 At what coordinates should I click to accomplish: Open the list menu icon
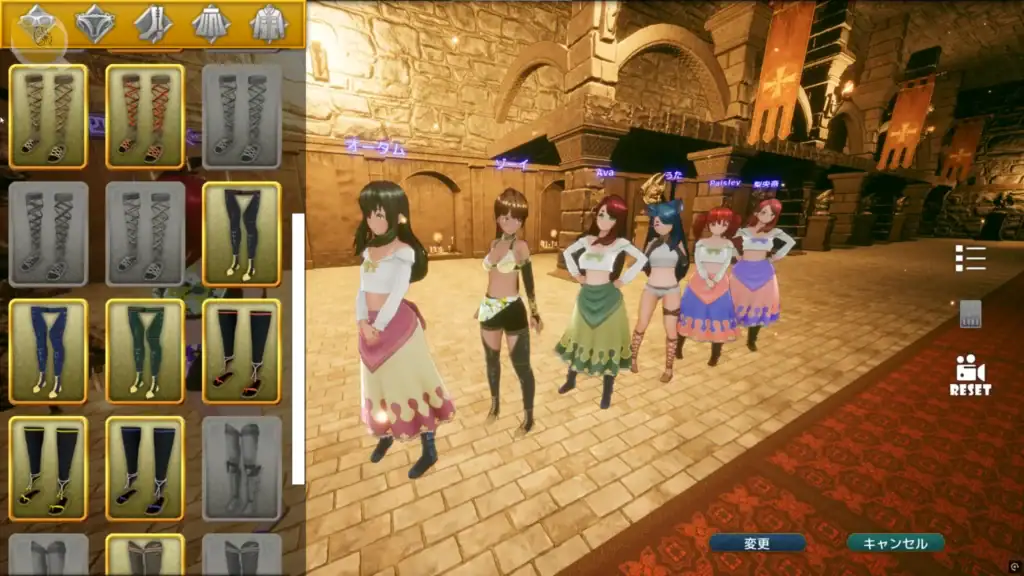point(970,258)
